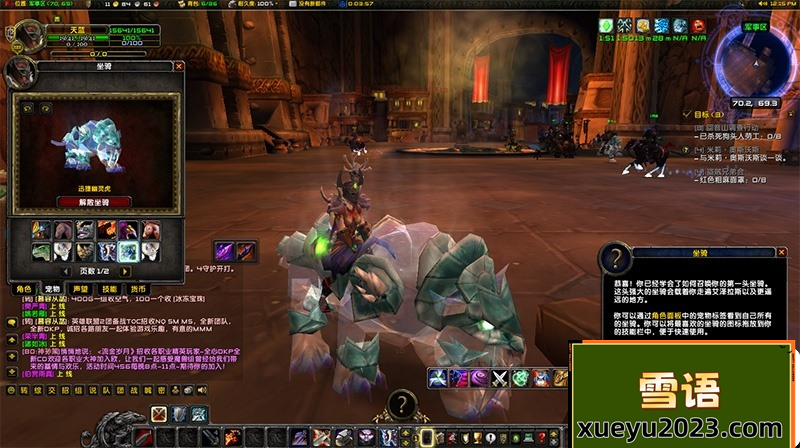Select the crossed swords stance icon
Screen dimensions: 800x448
click(x=158, y=413)
